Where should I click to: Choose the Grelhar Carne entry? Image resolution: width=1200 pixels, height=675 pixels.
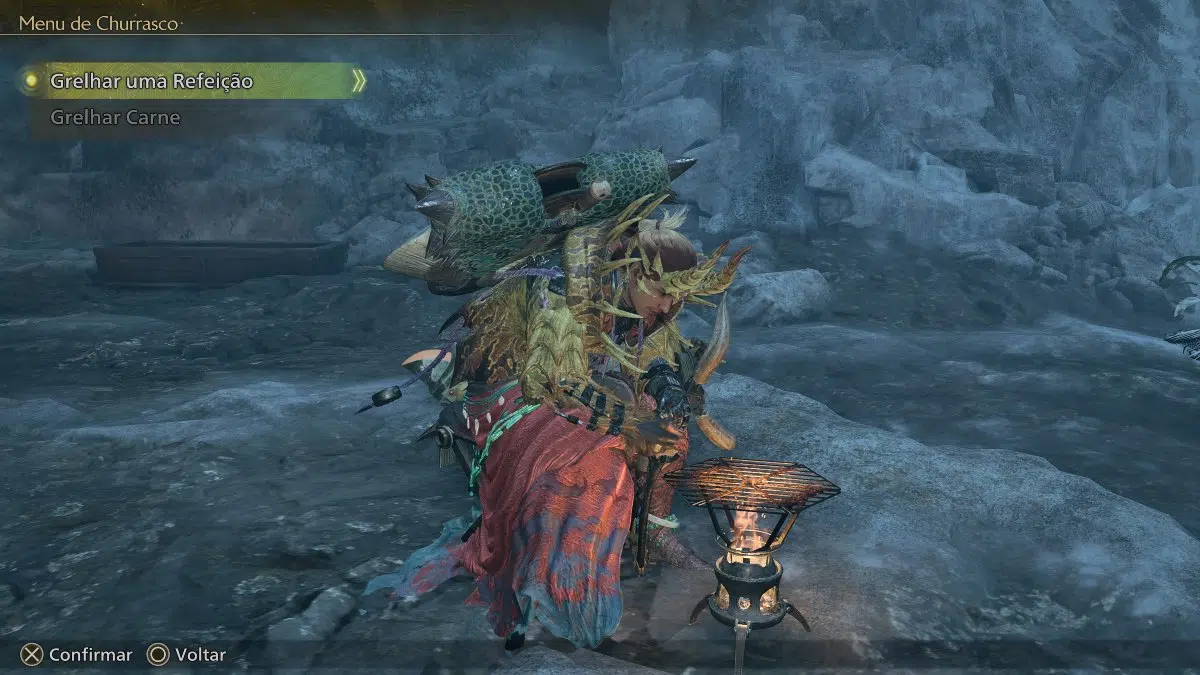pos(115,117)
